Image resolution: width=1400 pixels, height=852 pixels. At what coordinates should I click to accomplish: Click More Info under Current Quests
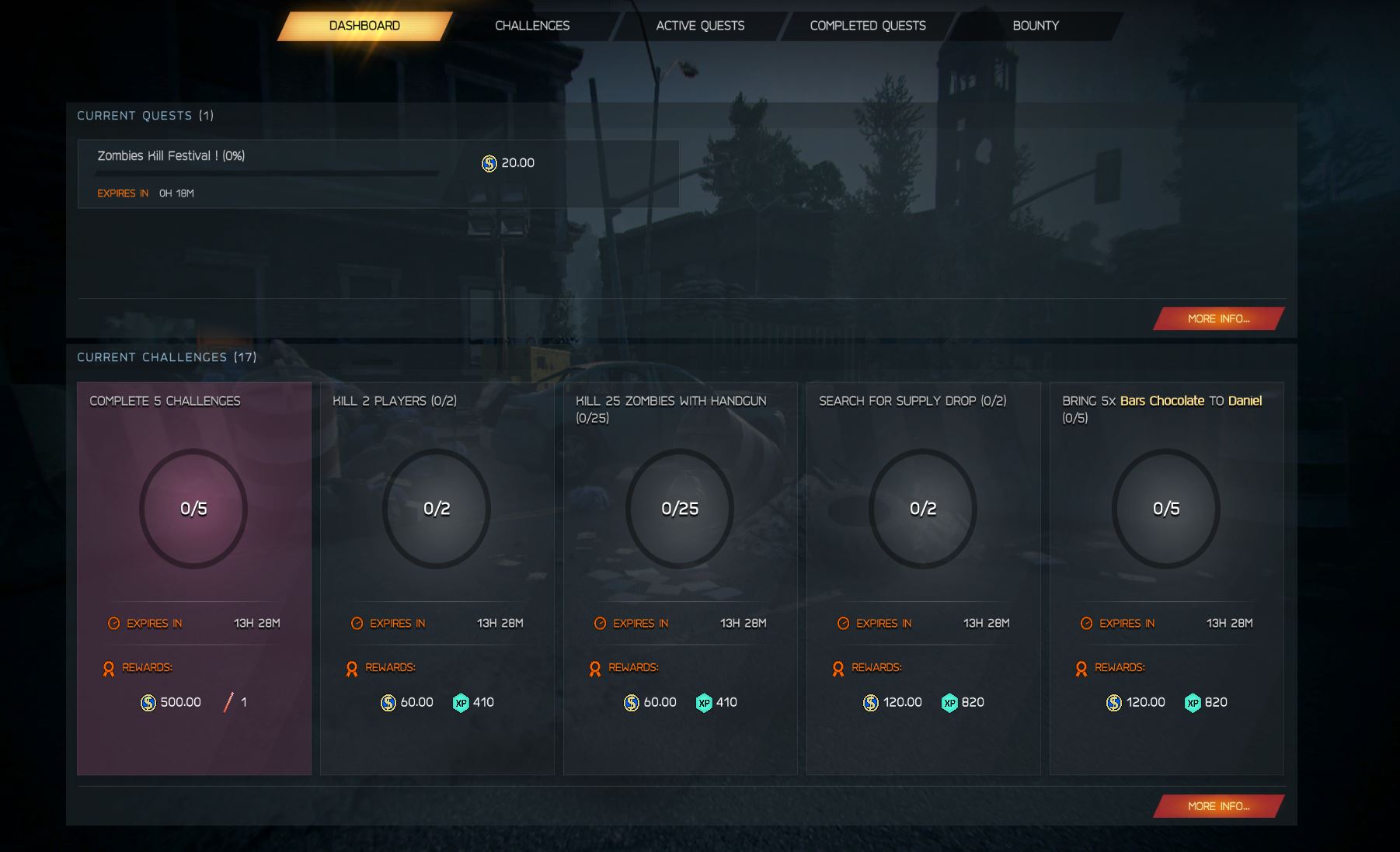[1217, 318]
